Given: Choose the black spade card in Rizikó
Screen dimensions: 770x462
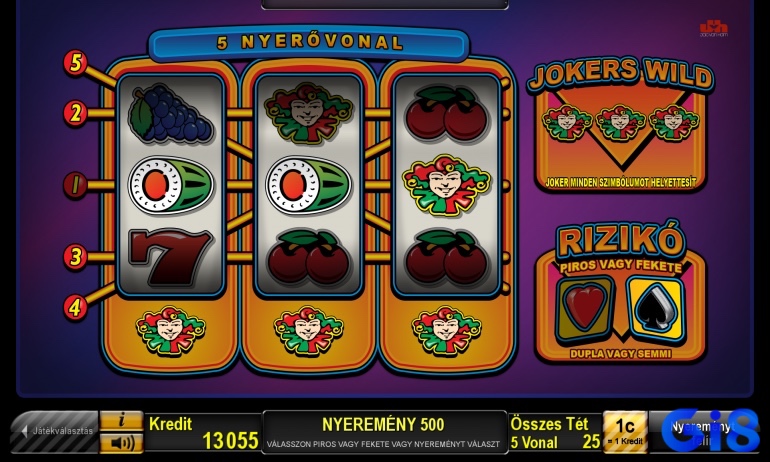Looking at the screenshot, I should tap(655, 306).
